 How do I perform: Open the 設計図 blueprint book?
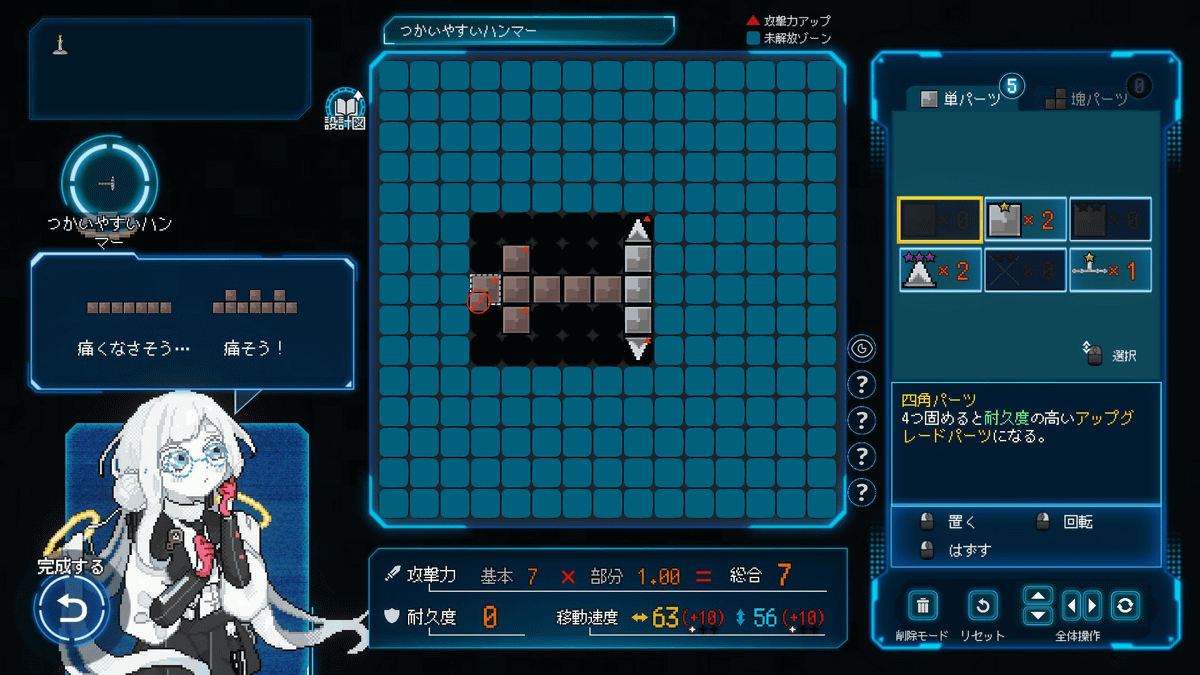point(346,106)
